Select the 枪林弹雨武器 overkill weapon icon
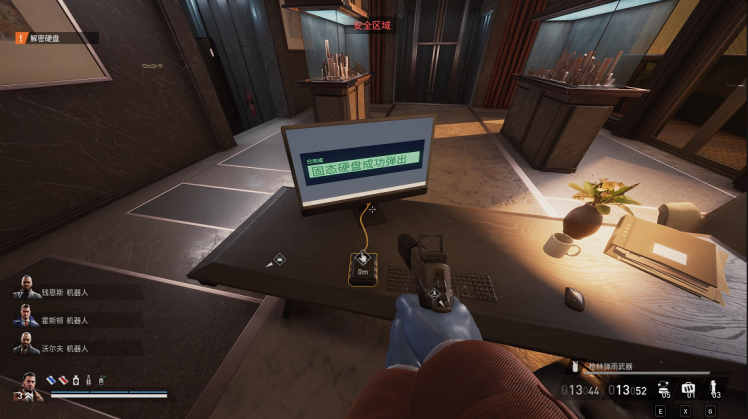The height and width of the screenshot is (419, 748). pyautogui.click(x=576, y=367)
